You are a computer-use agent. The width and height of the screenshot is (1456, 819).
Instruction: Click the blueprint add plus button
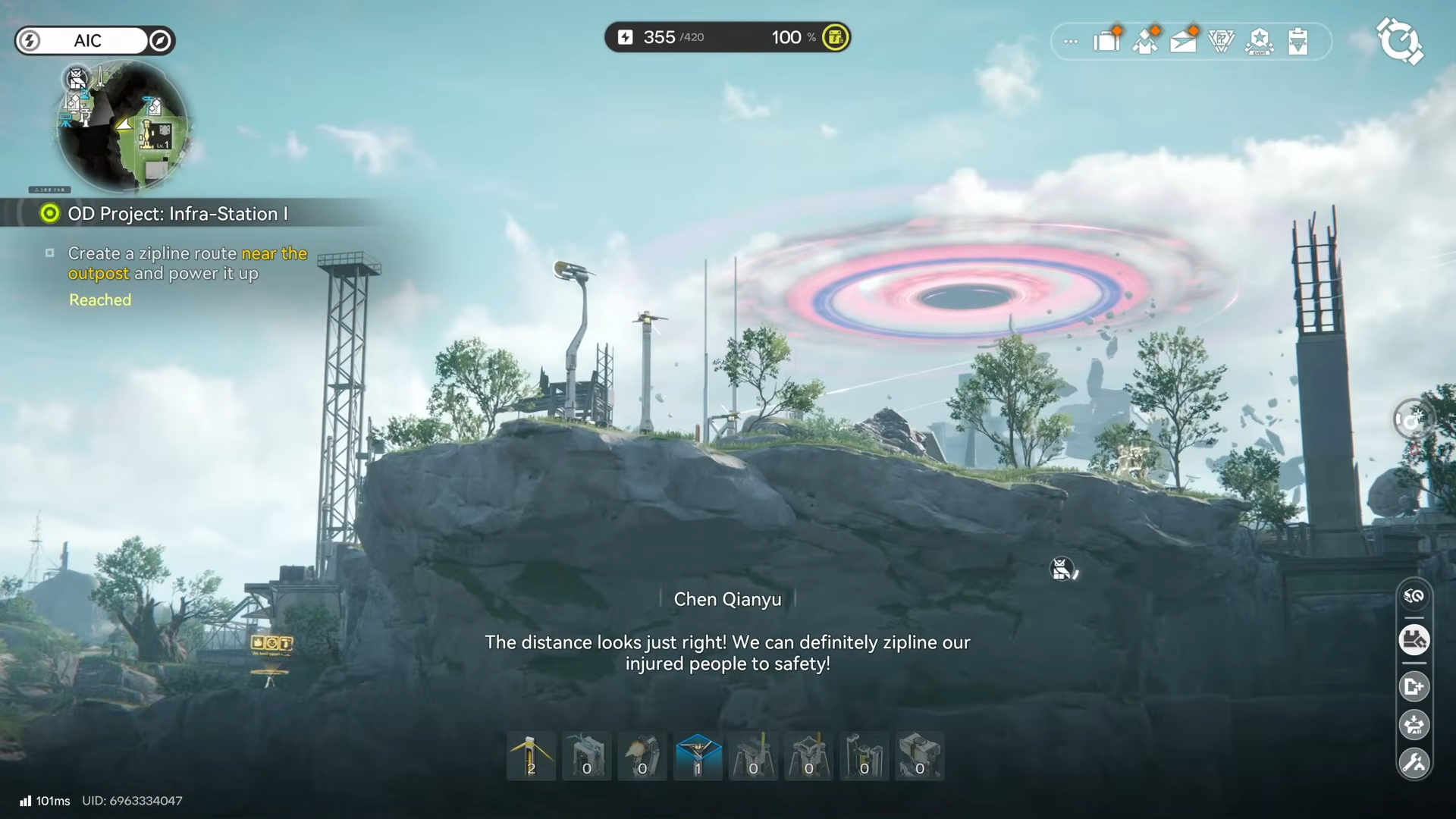pyautogui.click(x=1414, y=687)
